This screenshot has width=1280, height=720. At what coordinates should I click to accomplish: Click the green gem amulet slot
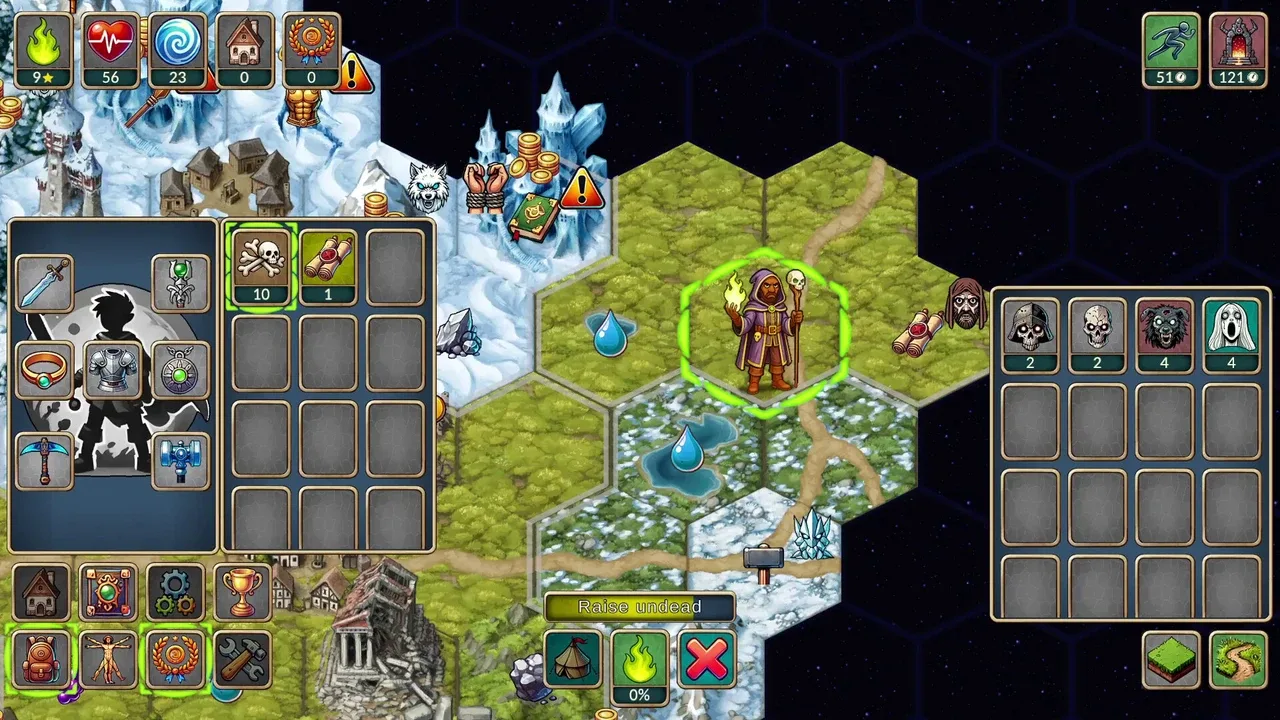pyautogui.click(x=180, y=370)
